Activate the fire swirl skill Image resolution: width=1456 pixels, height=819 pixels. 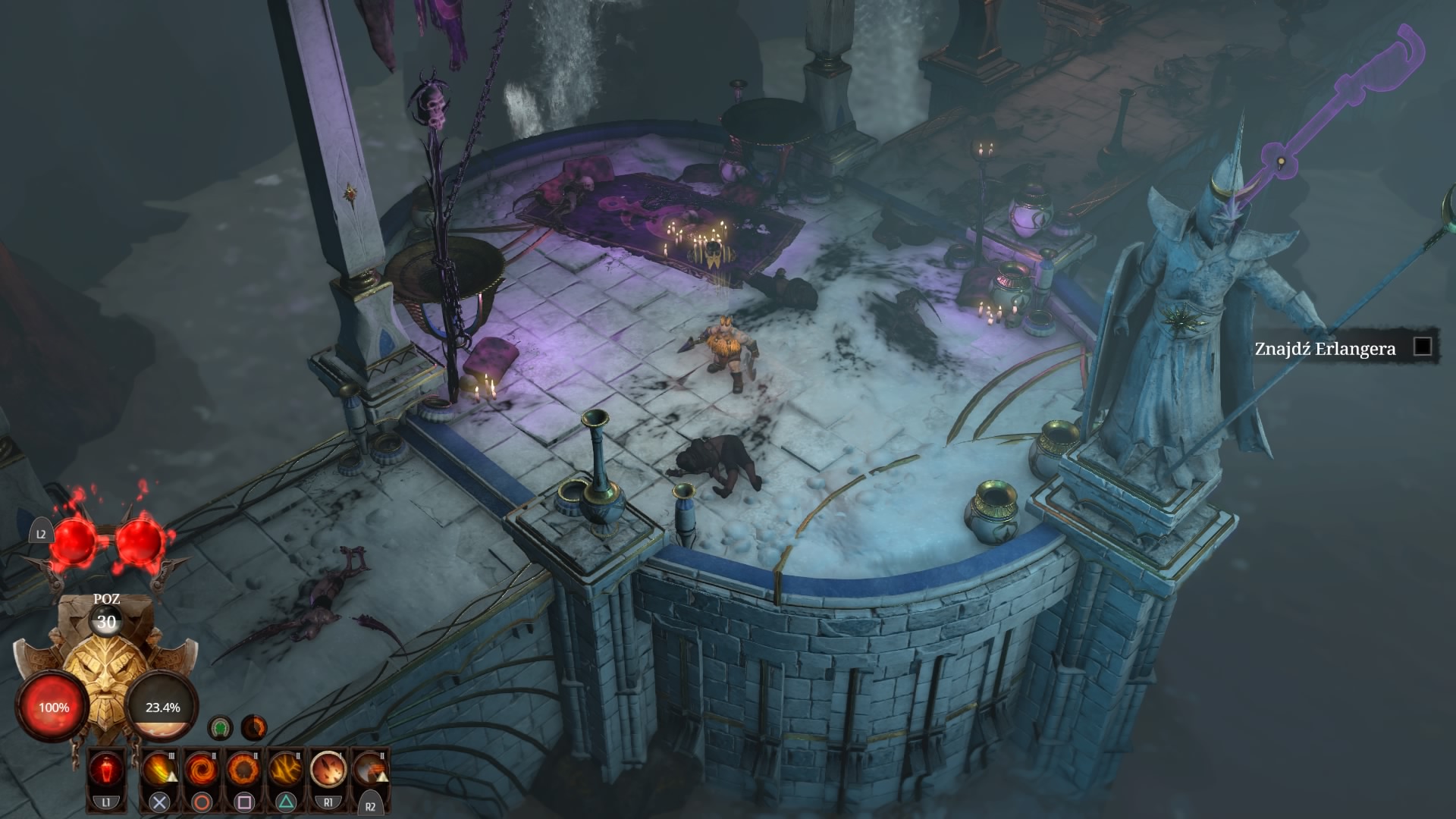201,770
